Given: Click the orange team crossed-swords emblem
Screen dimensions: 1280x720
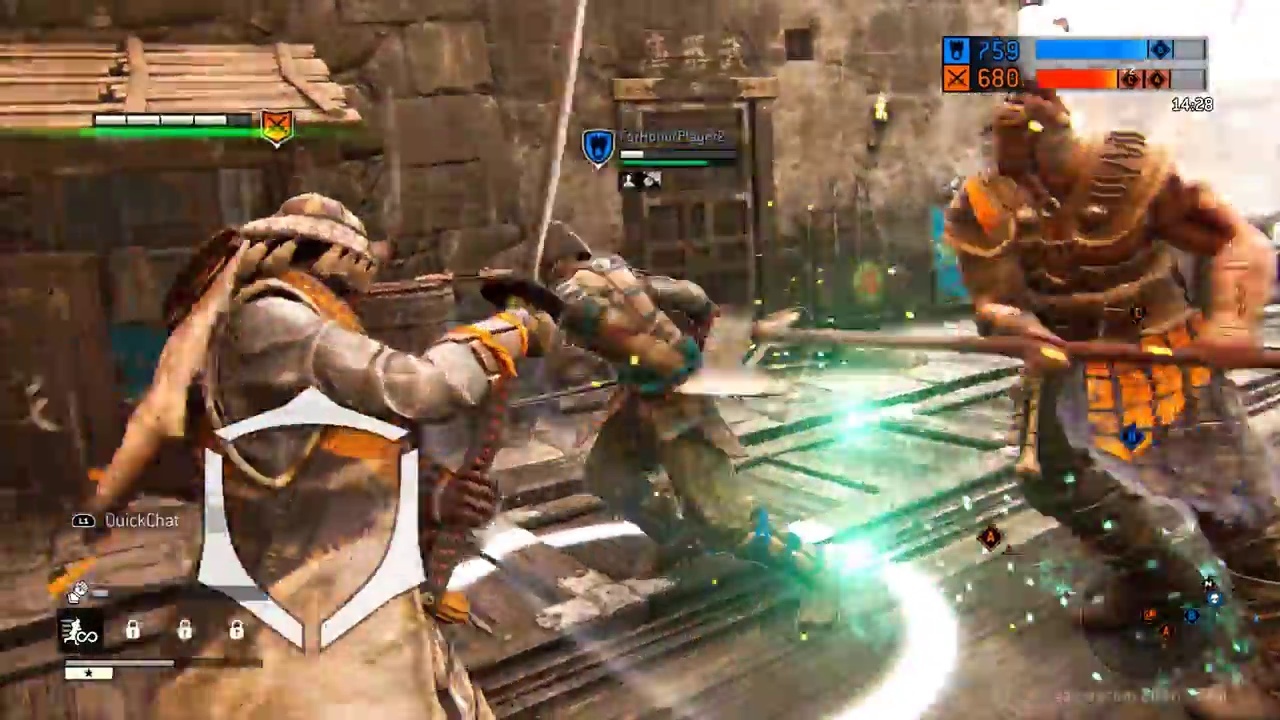Looking at the screenshot, I should click(956, 79).
